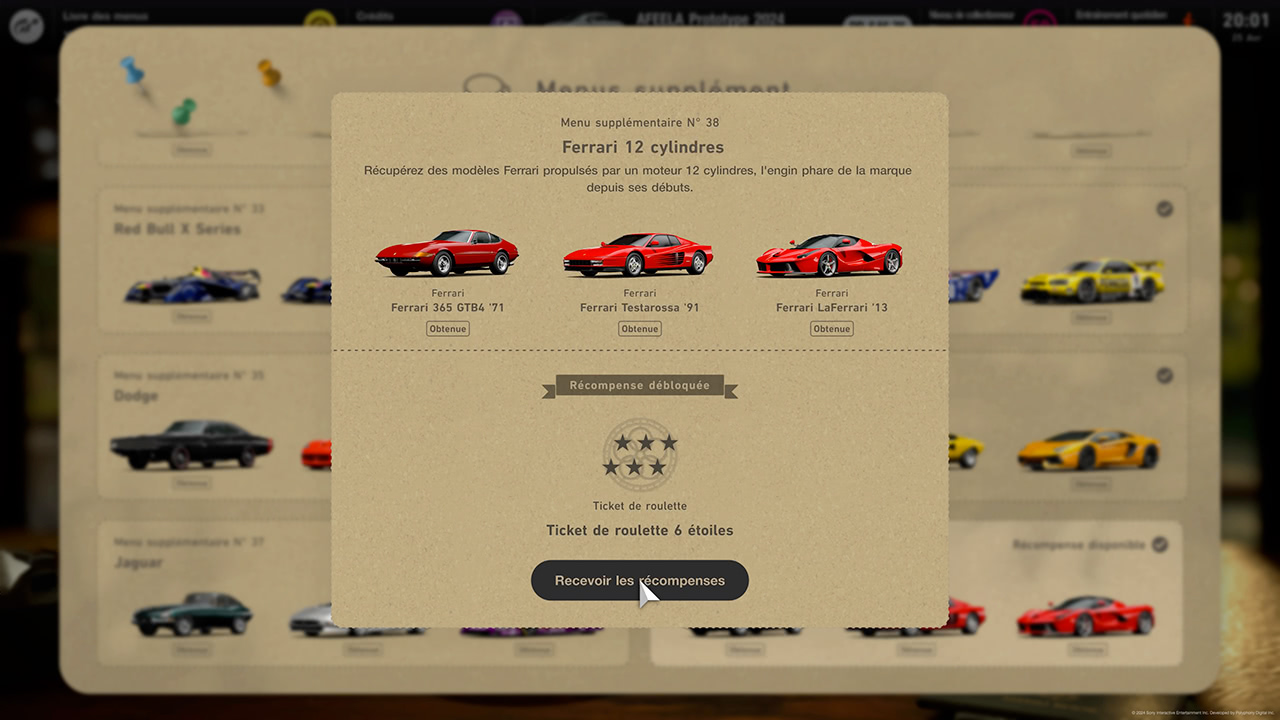Click the Recevoir les récompenses button

point(639,580)
